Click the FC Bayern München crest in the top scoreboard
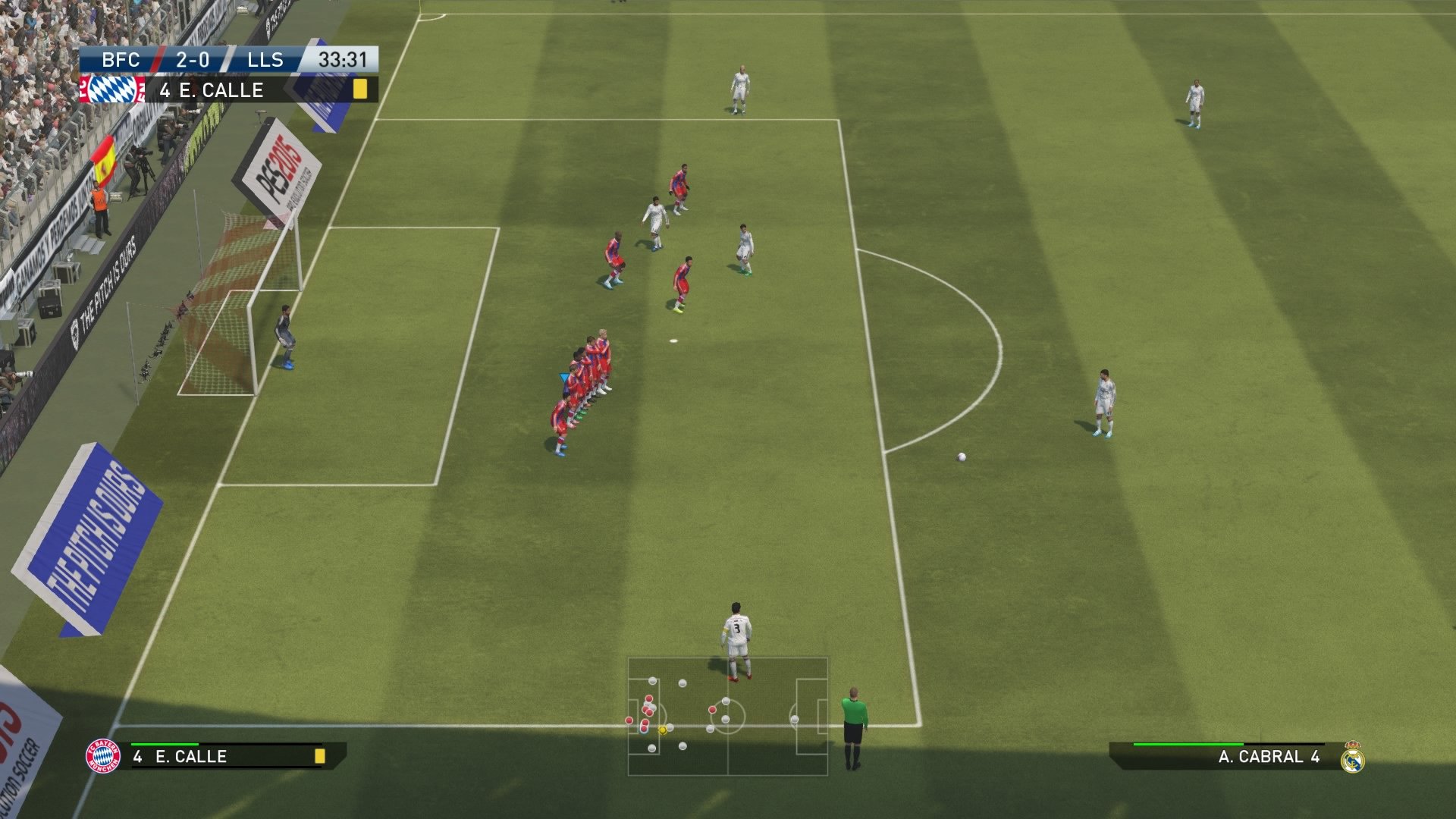1456x819 pixels. click(x=112, y=91)
